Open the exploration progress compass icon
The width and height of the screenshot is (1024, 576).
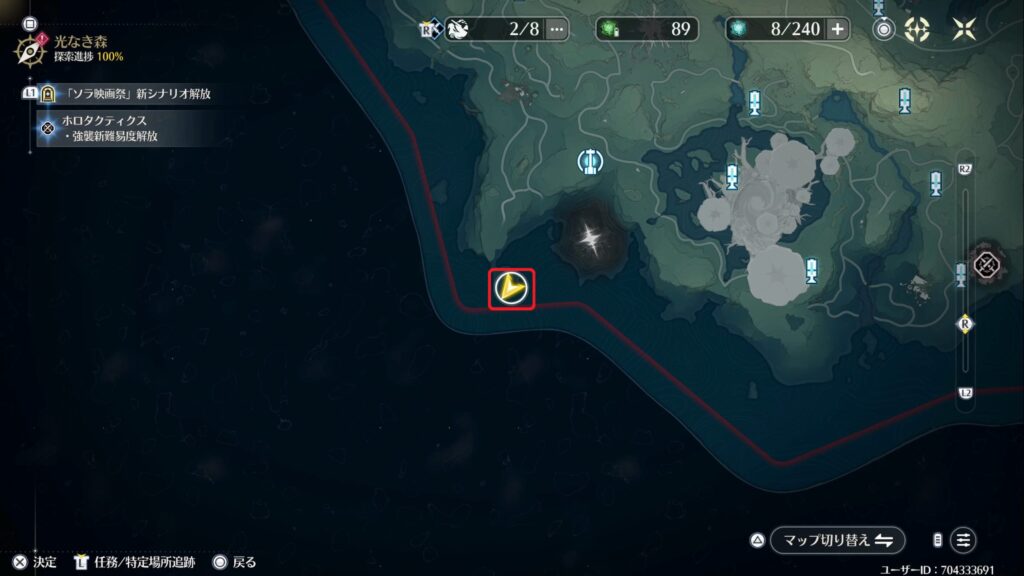pyautogui.click(x=29, y=46)
